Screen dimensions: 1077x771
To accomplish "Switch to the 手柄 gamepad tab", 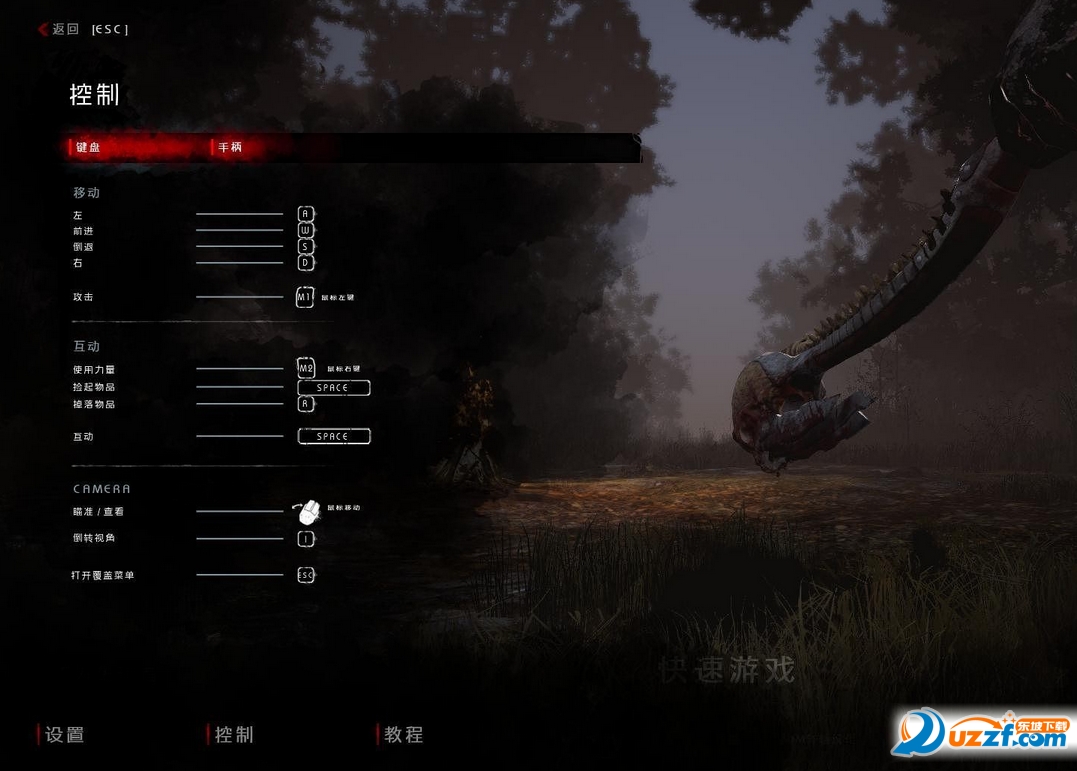I will pyautogui.click(x=230, y=148).
